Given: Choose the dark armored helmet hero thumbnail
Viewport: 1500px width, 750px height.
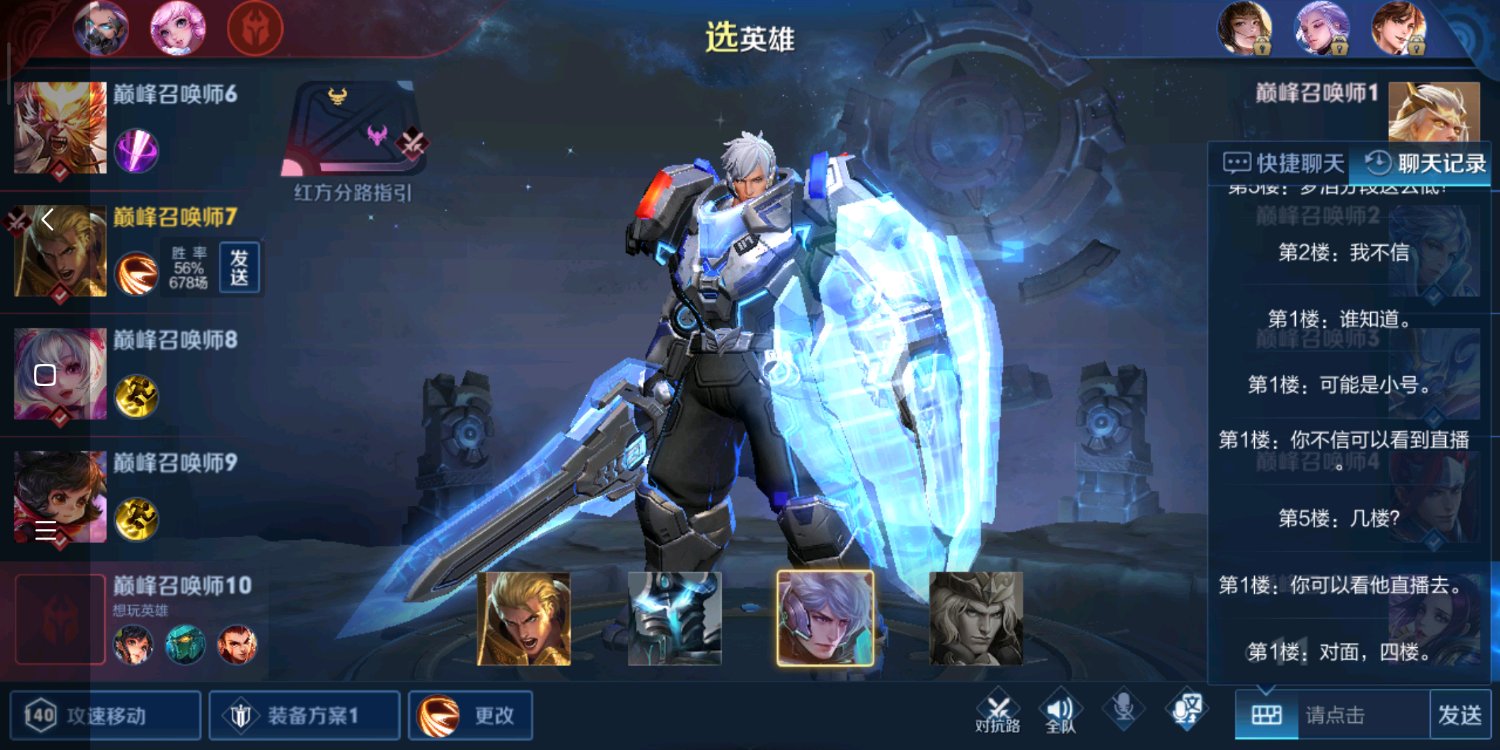Looking at the screenshot, I should (x=674, y=619).
